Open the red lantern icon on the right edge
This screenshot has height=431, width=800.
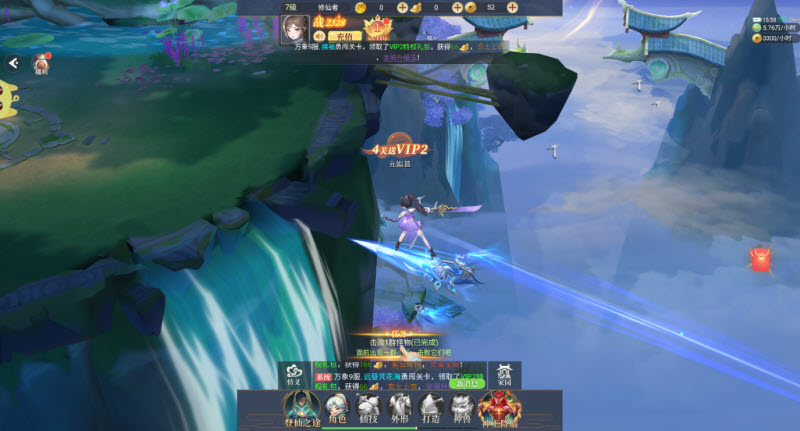pos(763,259)
